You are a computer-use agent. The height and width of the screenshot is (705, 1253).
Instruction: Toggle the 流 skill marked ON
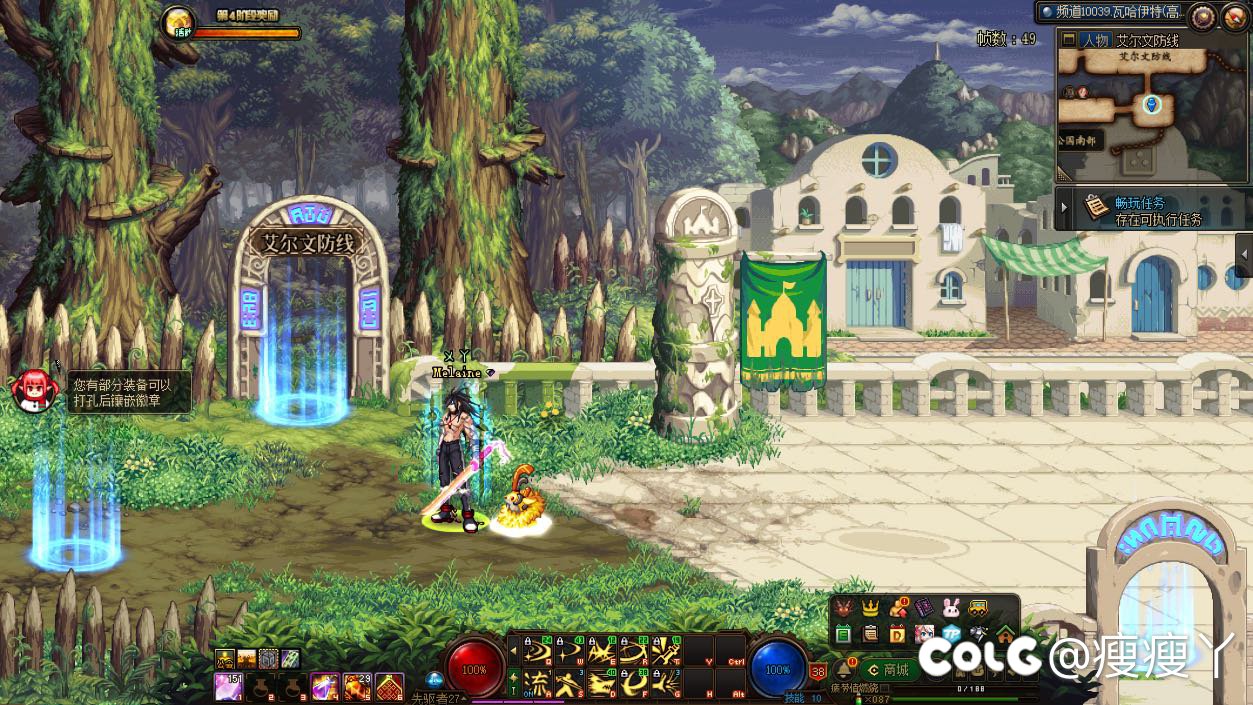pos(538,684)
